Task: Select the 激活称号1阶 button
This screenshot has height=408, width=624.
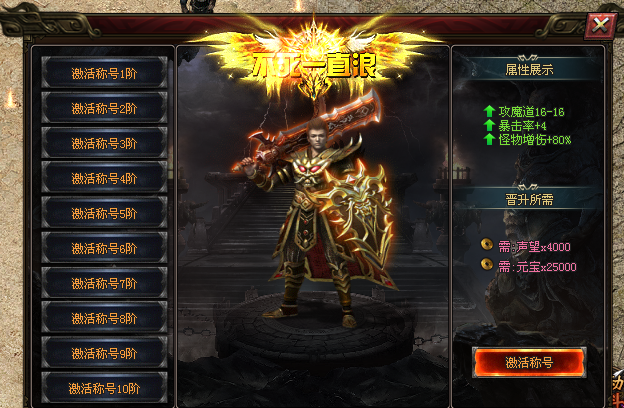Action: coord(104,72)
